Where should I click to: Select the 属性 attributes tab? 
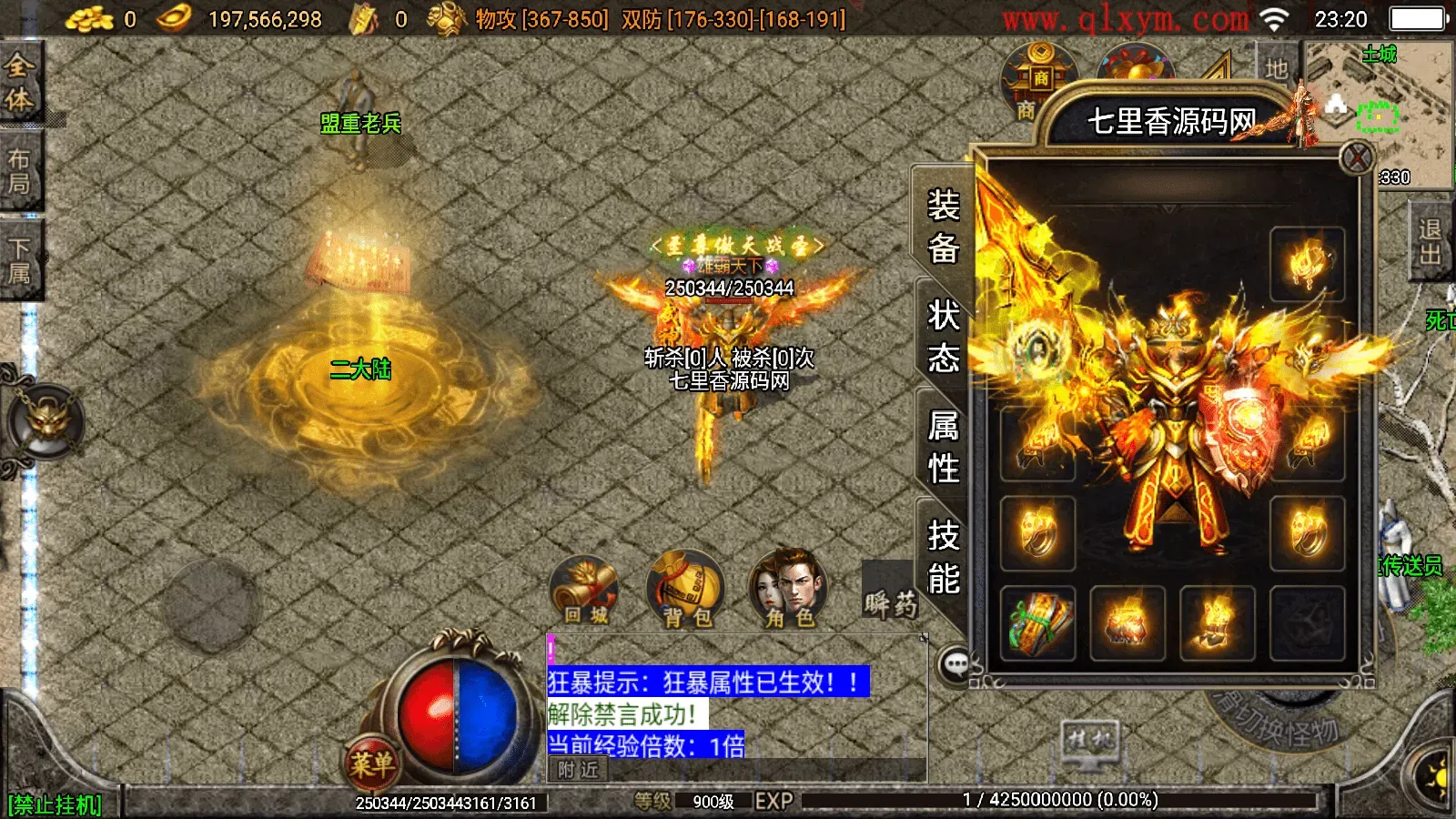(x=943, y=448)
